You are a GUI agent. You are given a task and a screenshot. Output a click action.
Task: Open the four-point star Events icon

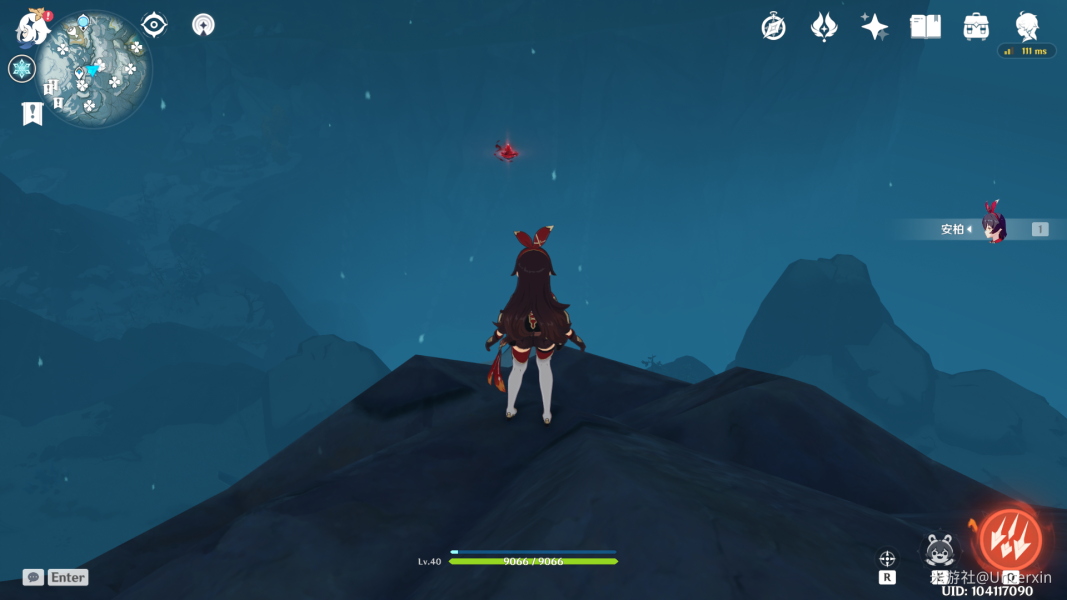(x=875, y=27)
